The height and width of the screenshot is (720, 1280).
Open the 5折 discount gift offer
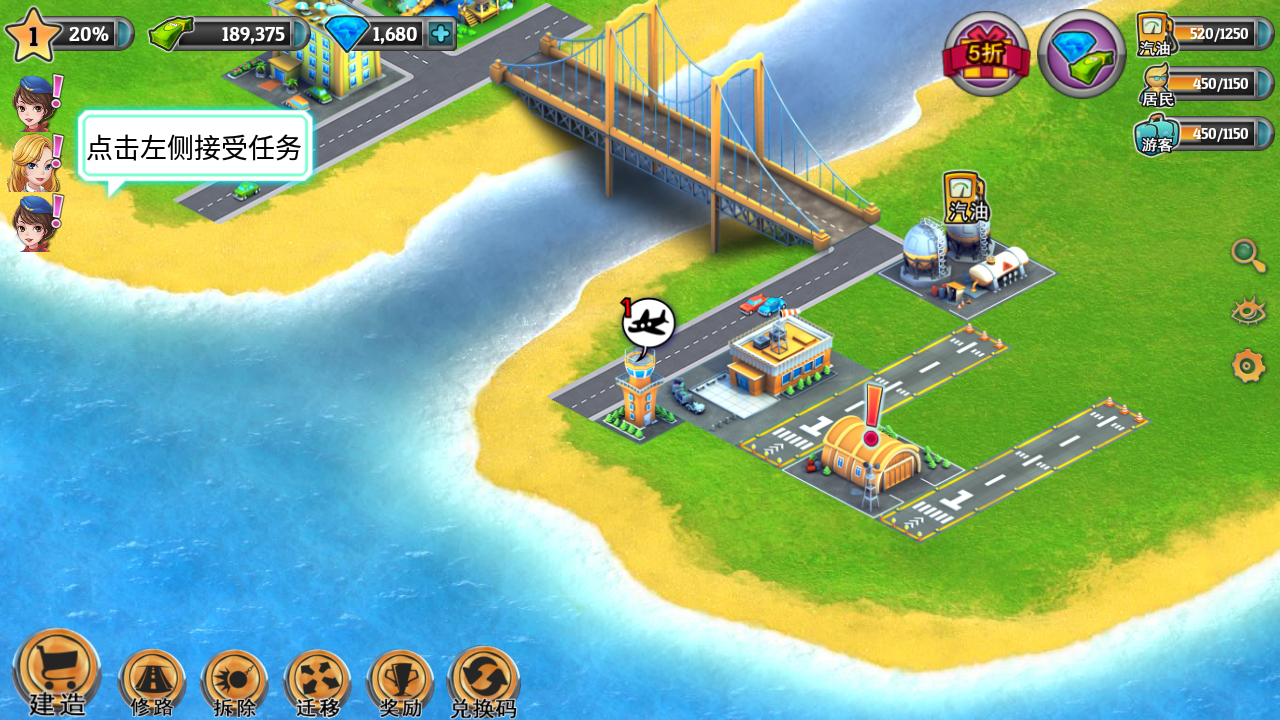(x=986, y=53)
